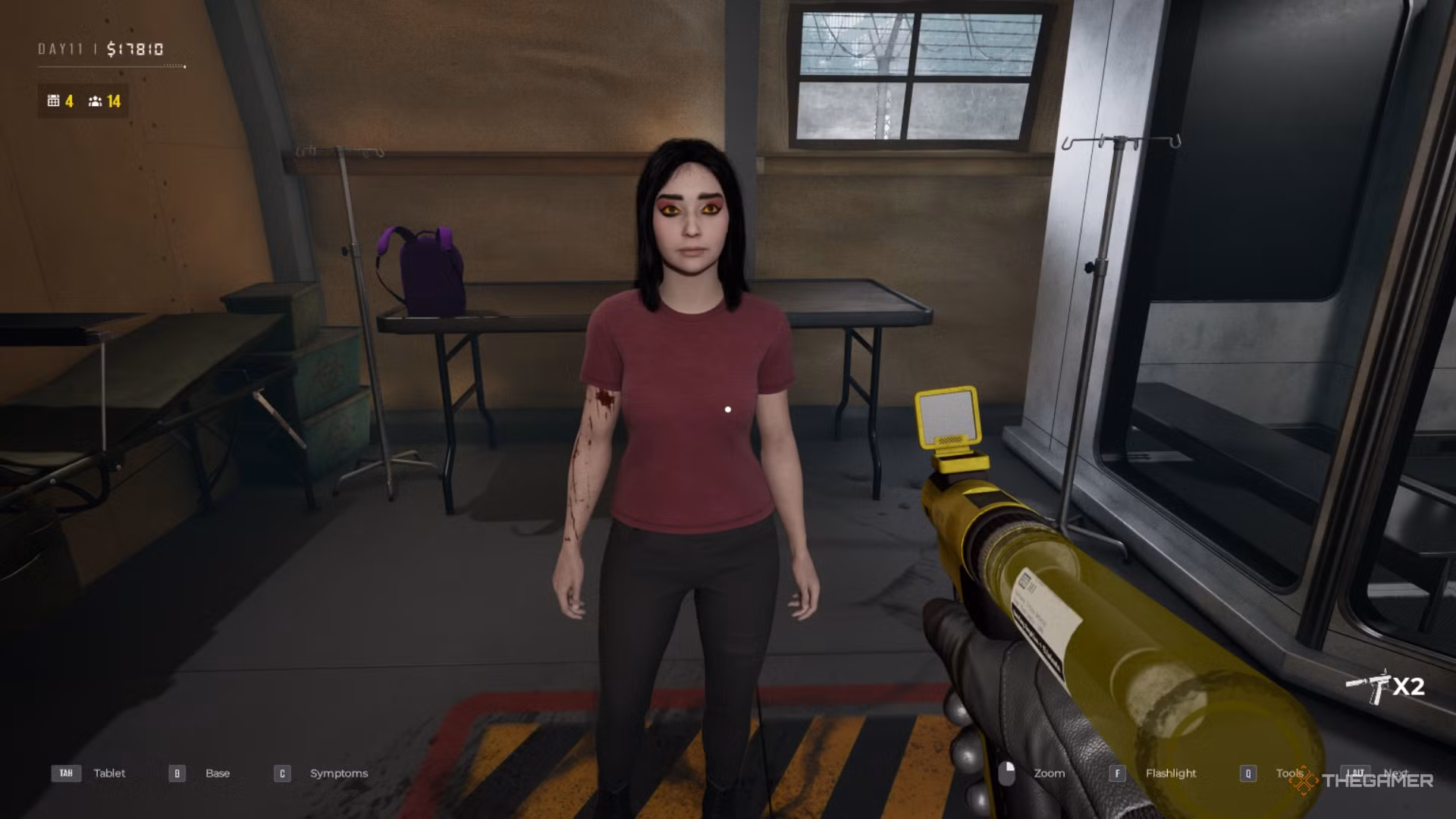Click the F key badge for Flashlight
This screenshot has width=1456, height=819.
1118,773
